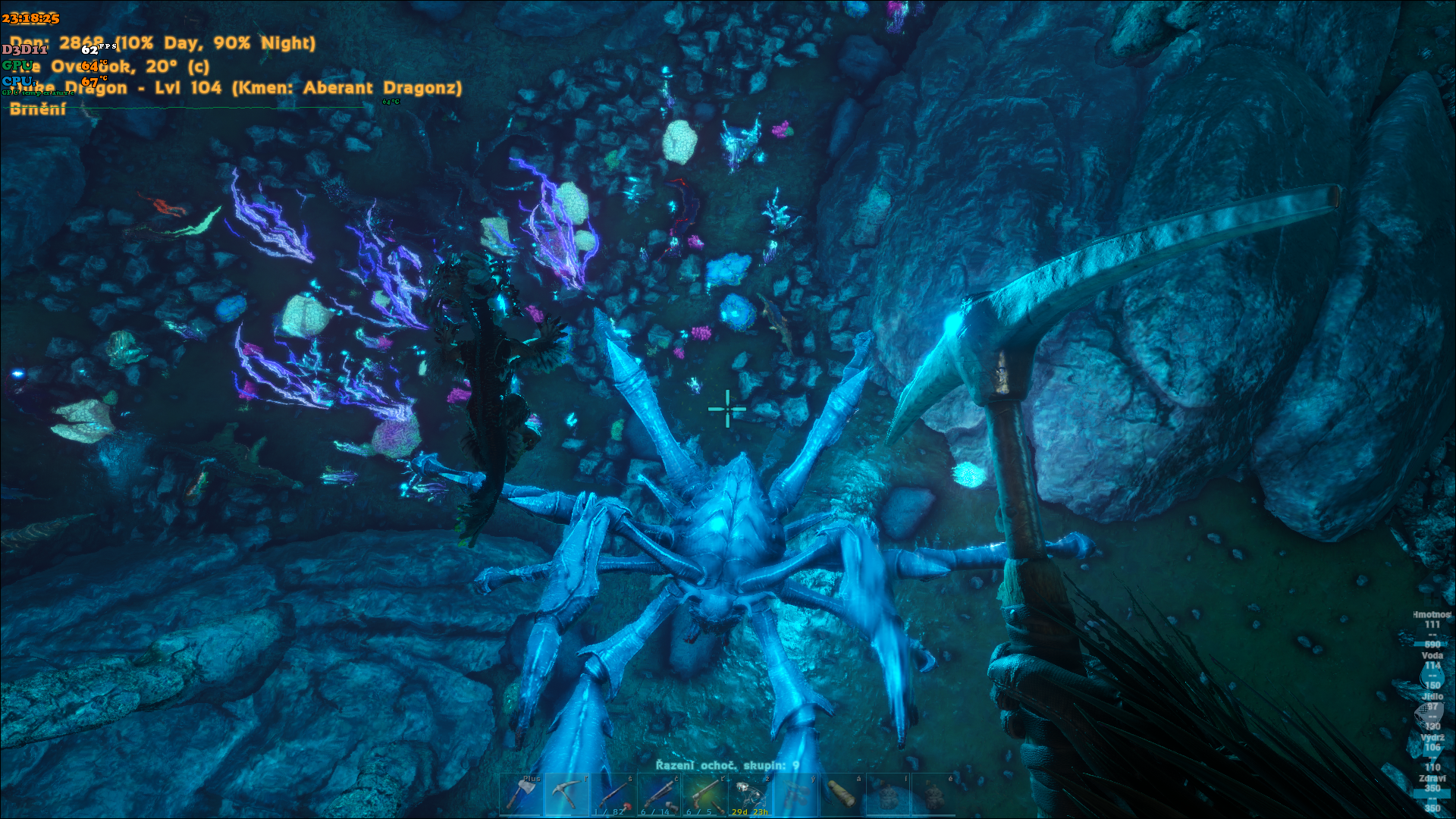Equip the pickaxe from the hotbar

click(x=566, y=794)
